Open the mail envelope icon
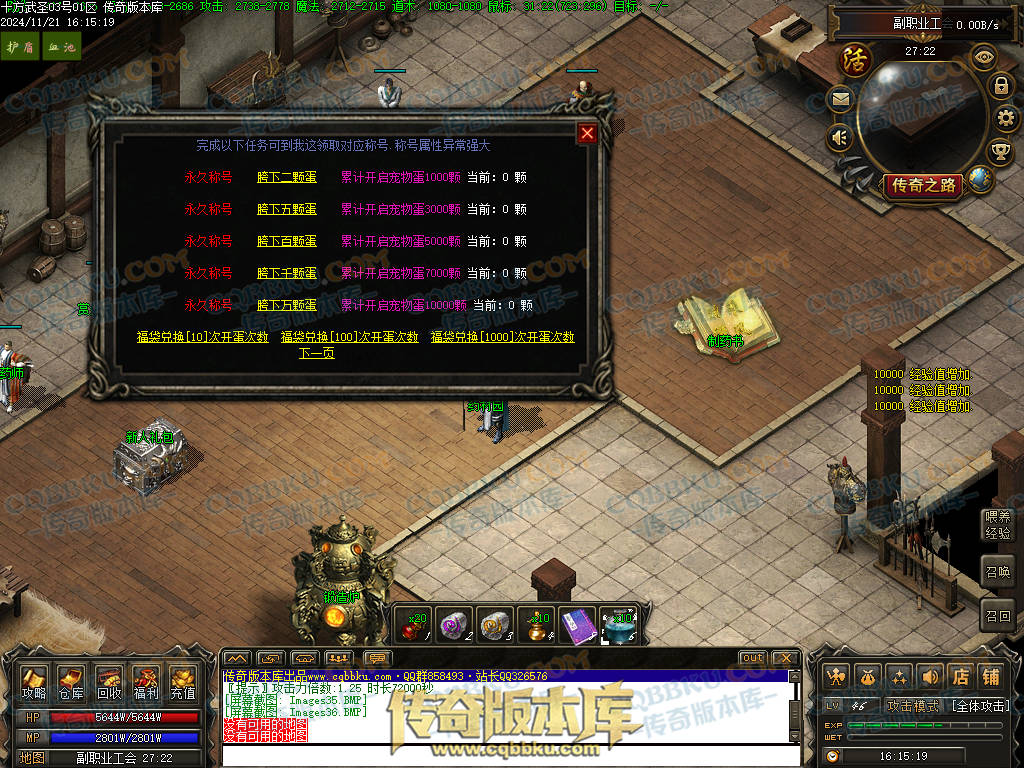Viewport: 1024px width, 768px height. tap(840, 98)
